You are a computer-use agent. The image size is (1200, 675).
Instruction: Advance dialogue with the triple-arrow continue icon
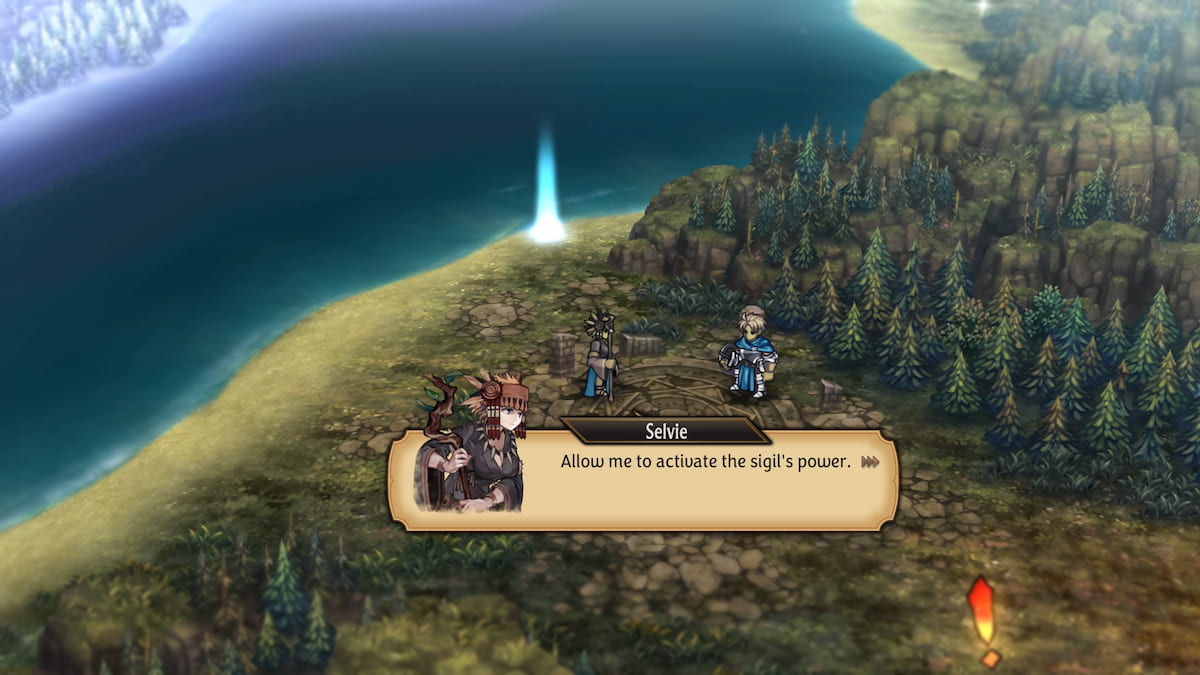click(x=870, y=462)
